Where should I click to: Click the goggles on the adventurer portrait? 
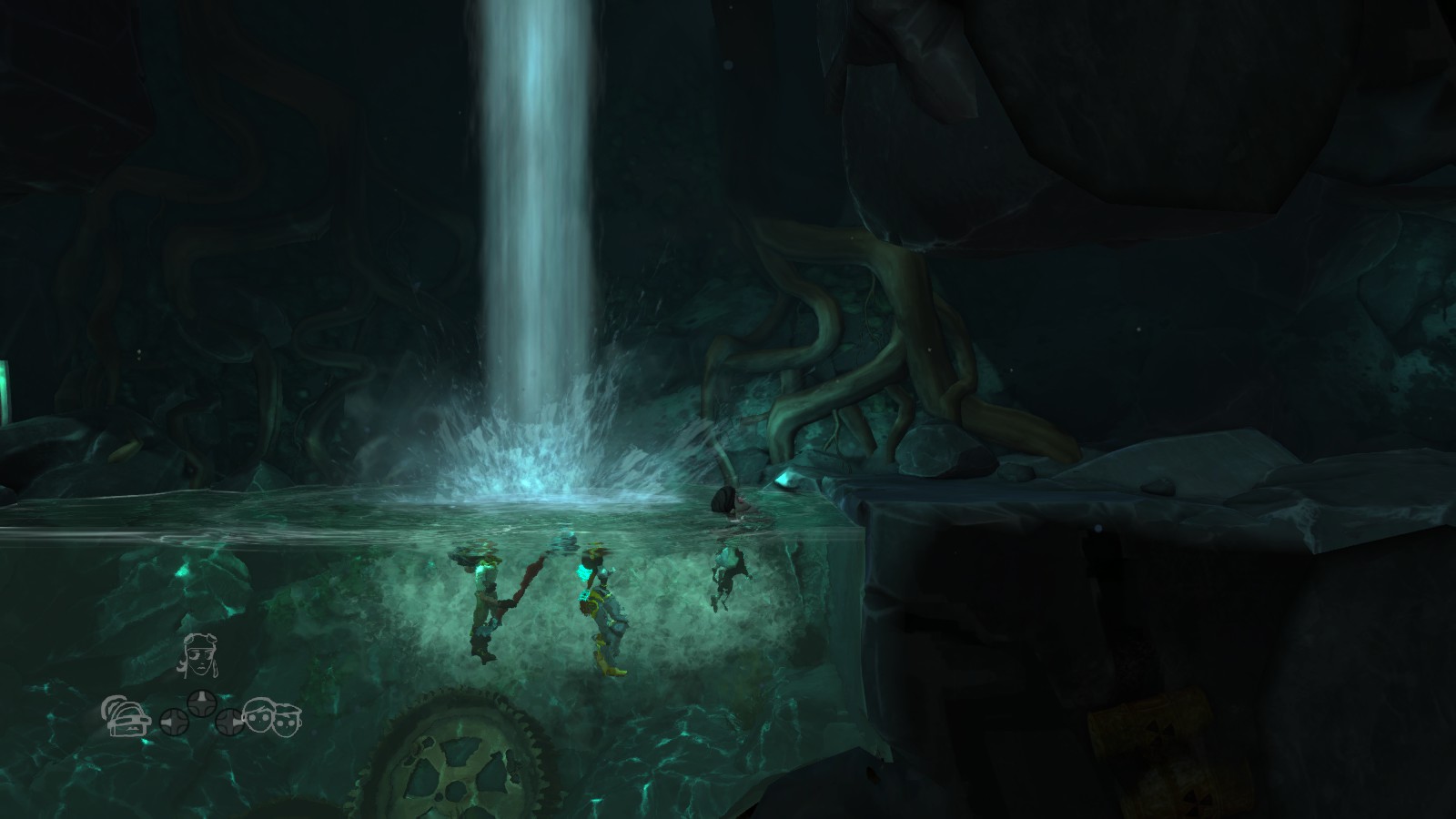[x=200, y=637]
